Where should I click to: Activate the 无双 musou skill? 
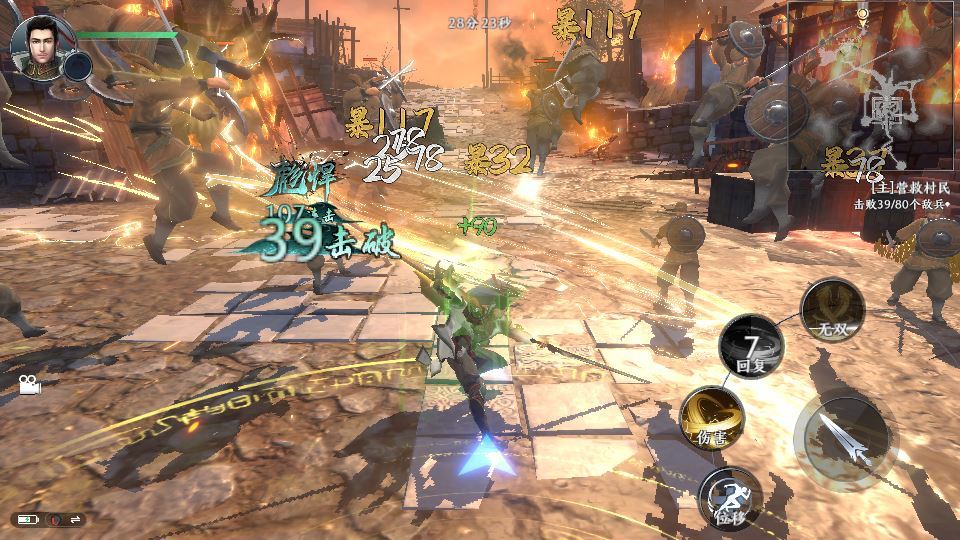[x=832, y=308]
